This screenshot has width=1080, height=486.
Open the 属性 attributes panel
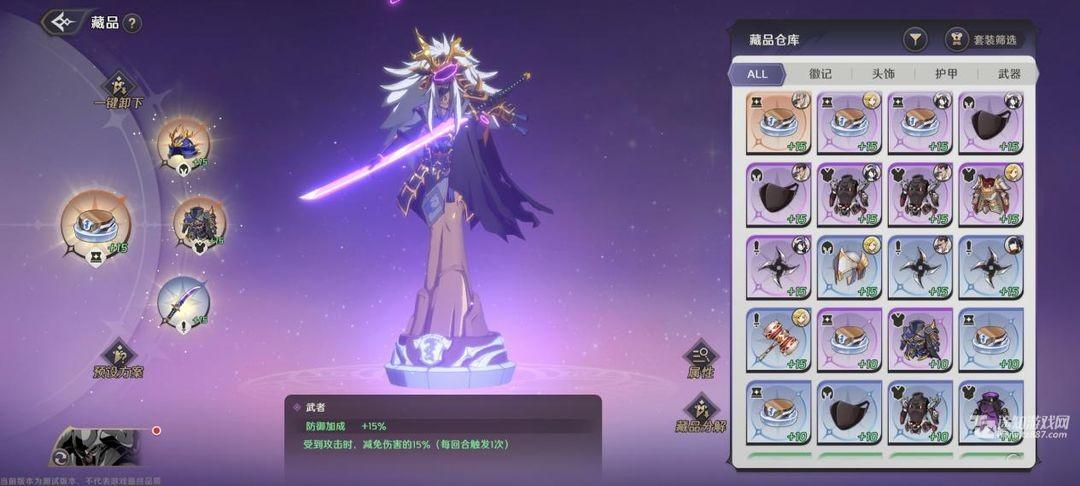click(x=700, y=358)
